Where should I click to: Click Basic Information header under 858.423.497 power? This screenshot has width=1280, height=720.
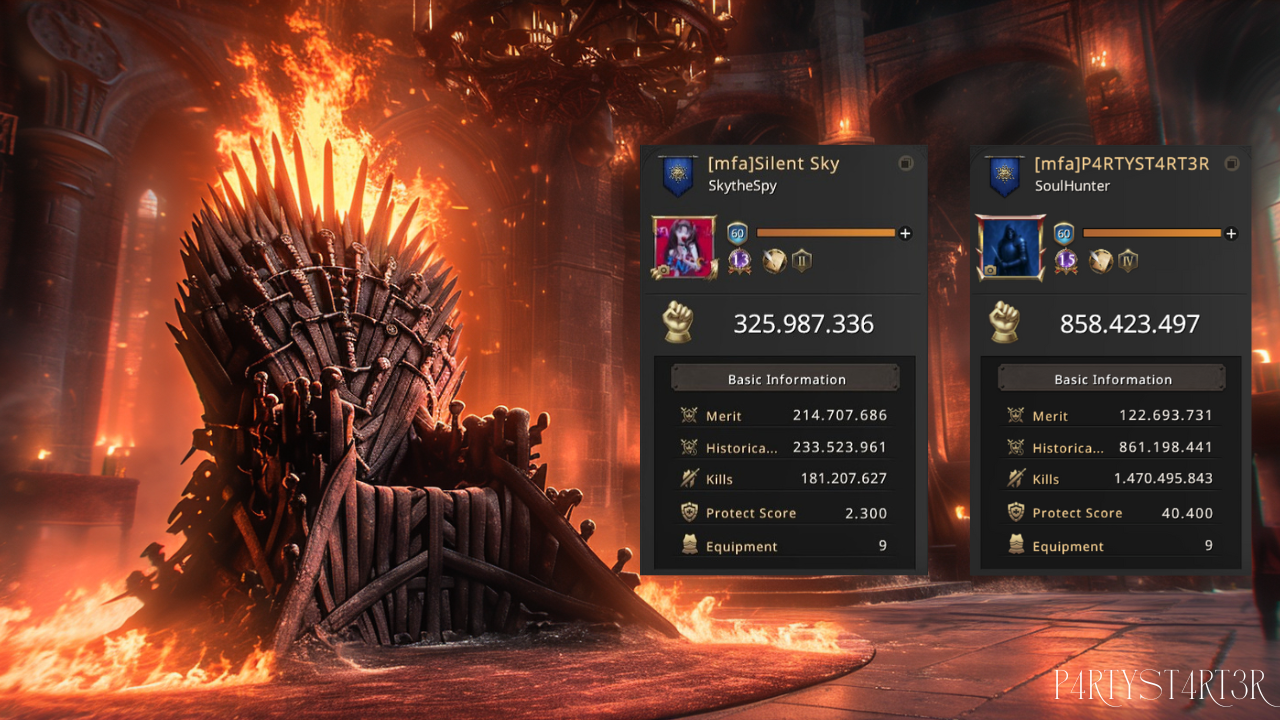click(x=1112, y=379)
